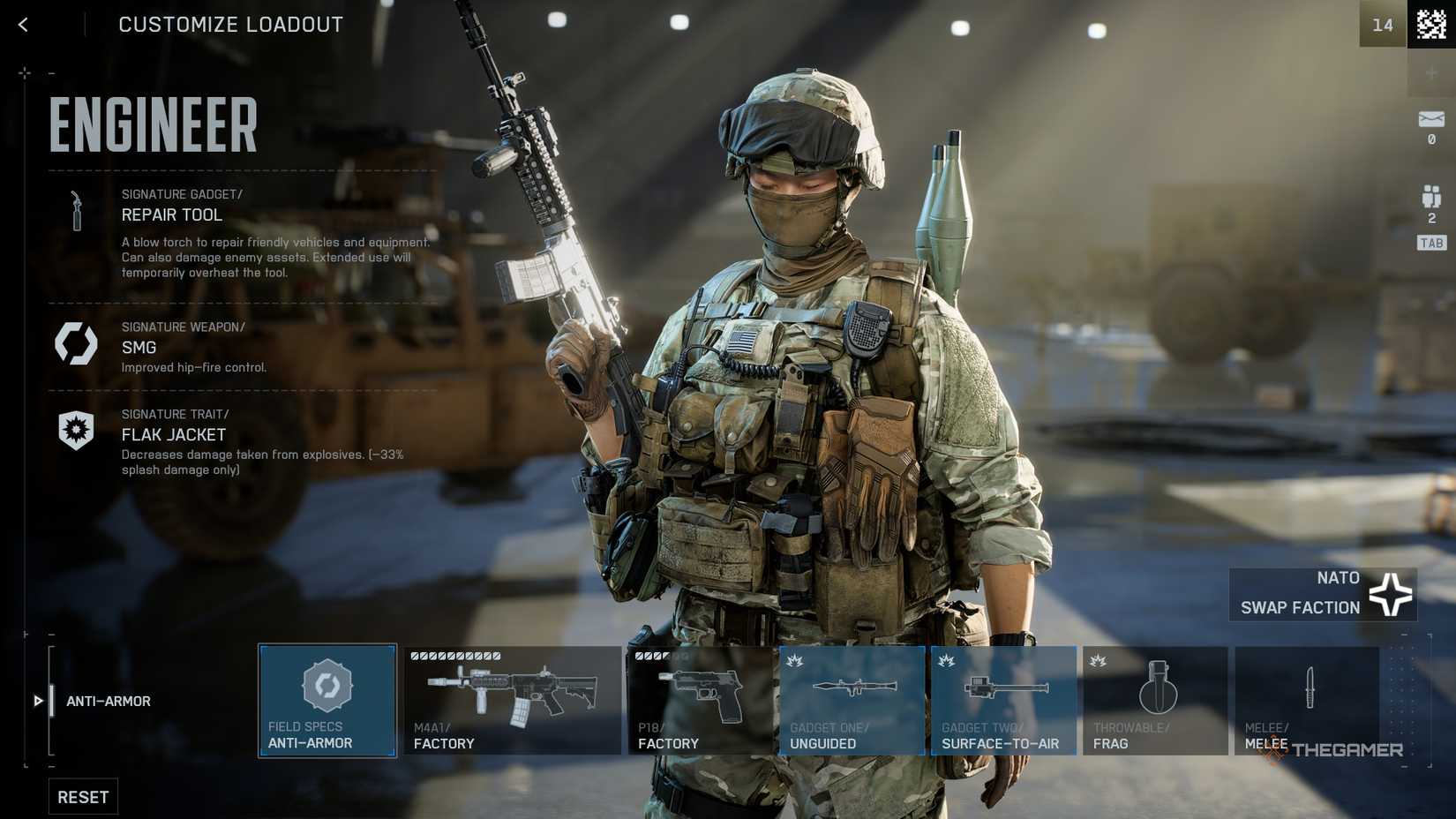Screen dimensions: 1456x819
Task: Click the SMG signature weapon icon
Action: pos(76,344)
